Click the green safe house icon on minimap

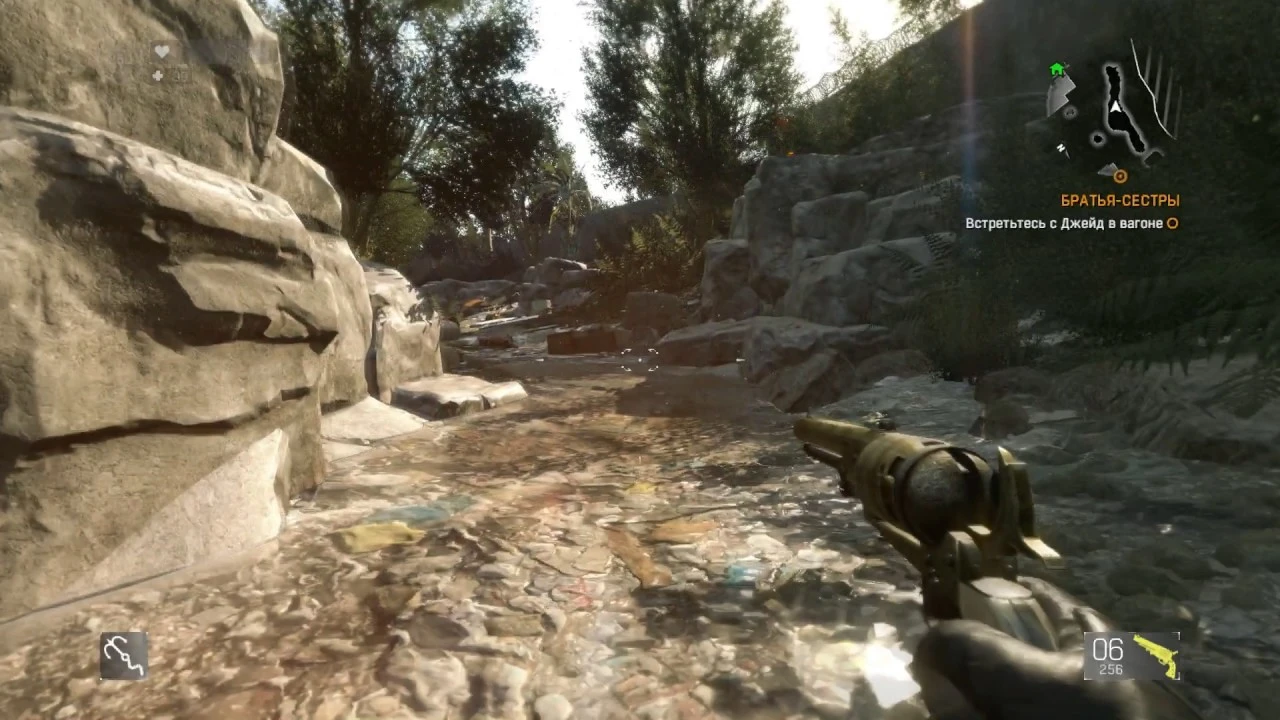pyautogui.click(x=1056, y=68)
